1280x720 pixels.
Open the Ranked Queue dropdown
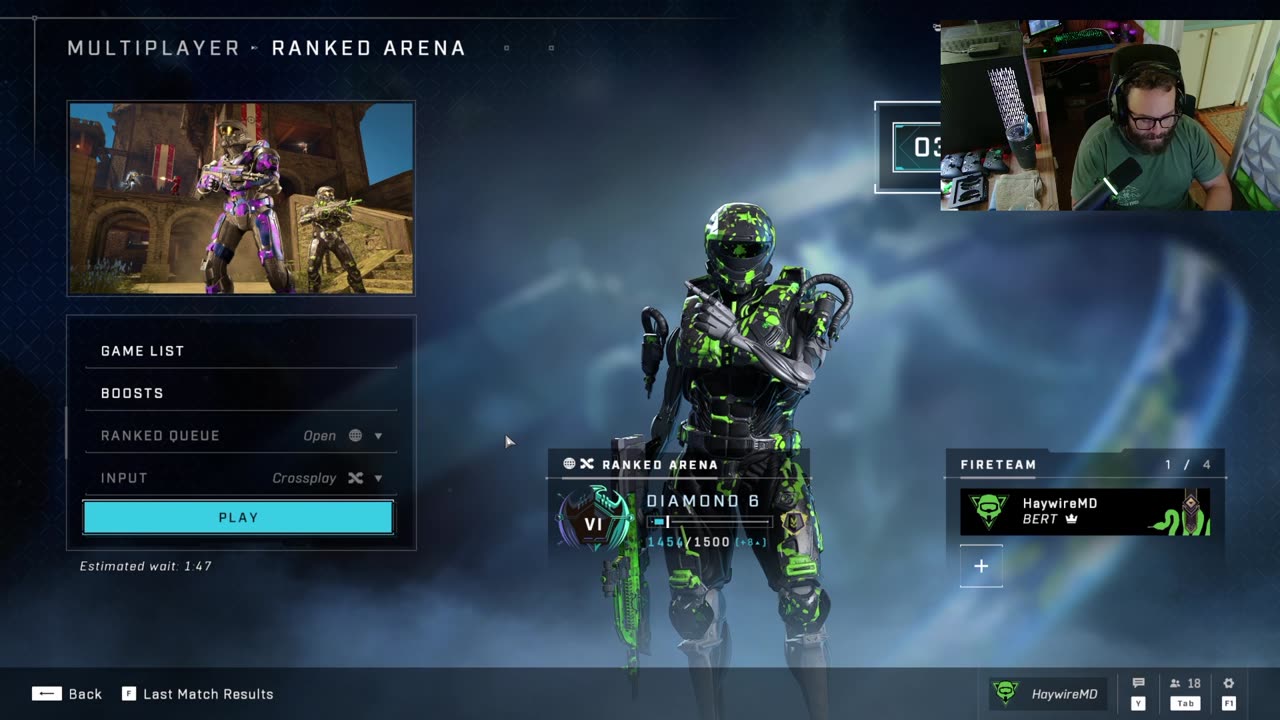[240, 436]
